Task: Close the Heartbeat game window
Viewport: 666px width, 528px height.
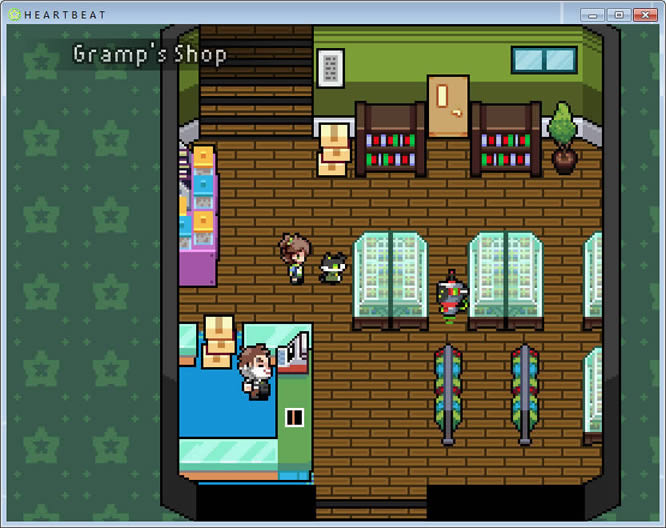Action: point(643,15)
